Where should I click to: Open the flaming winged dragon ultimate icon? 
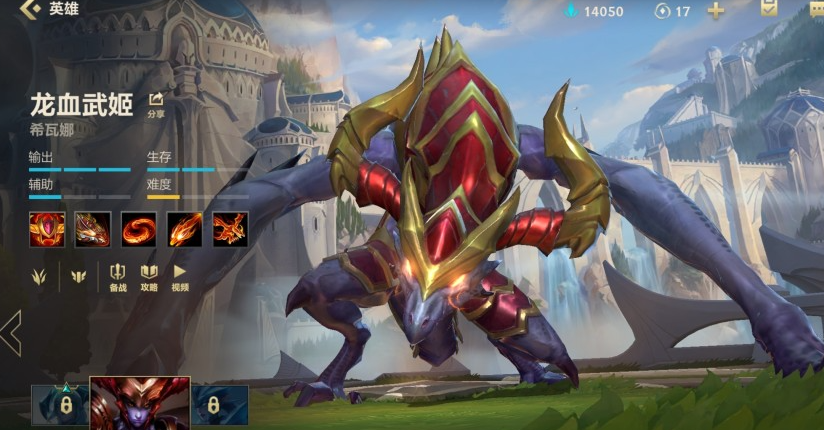click(x=230, y=229)
